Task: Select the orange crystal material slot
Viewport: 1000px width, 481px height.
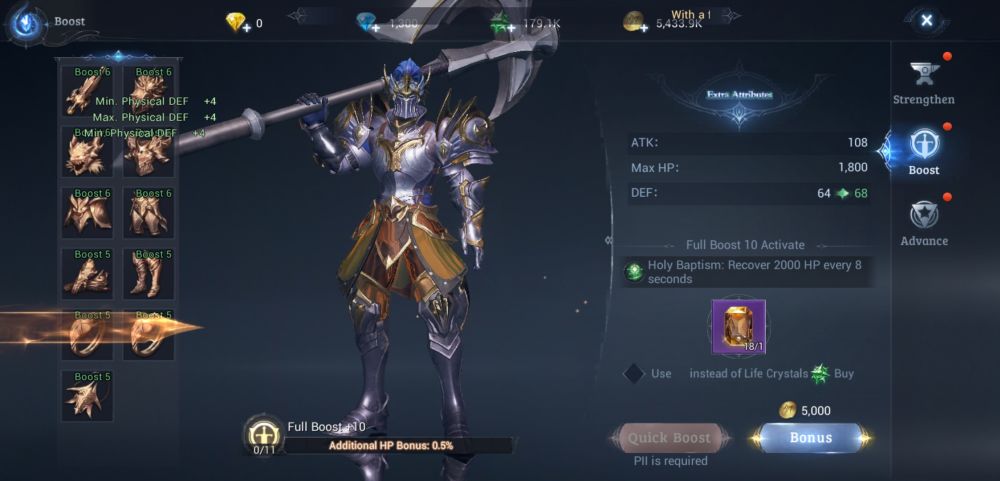Action: [x=738, y=327]
